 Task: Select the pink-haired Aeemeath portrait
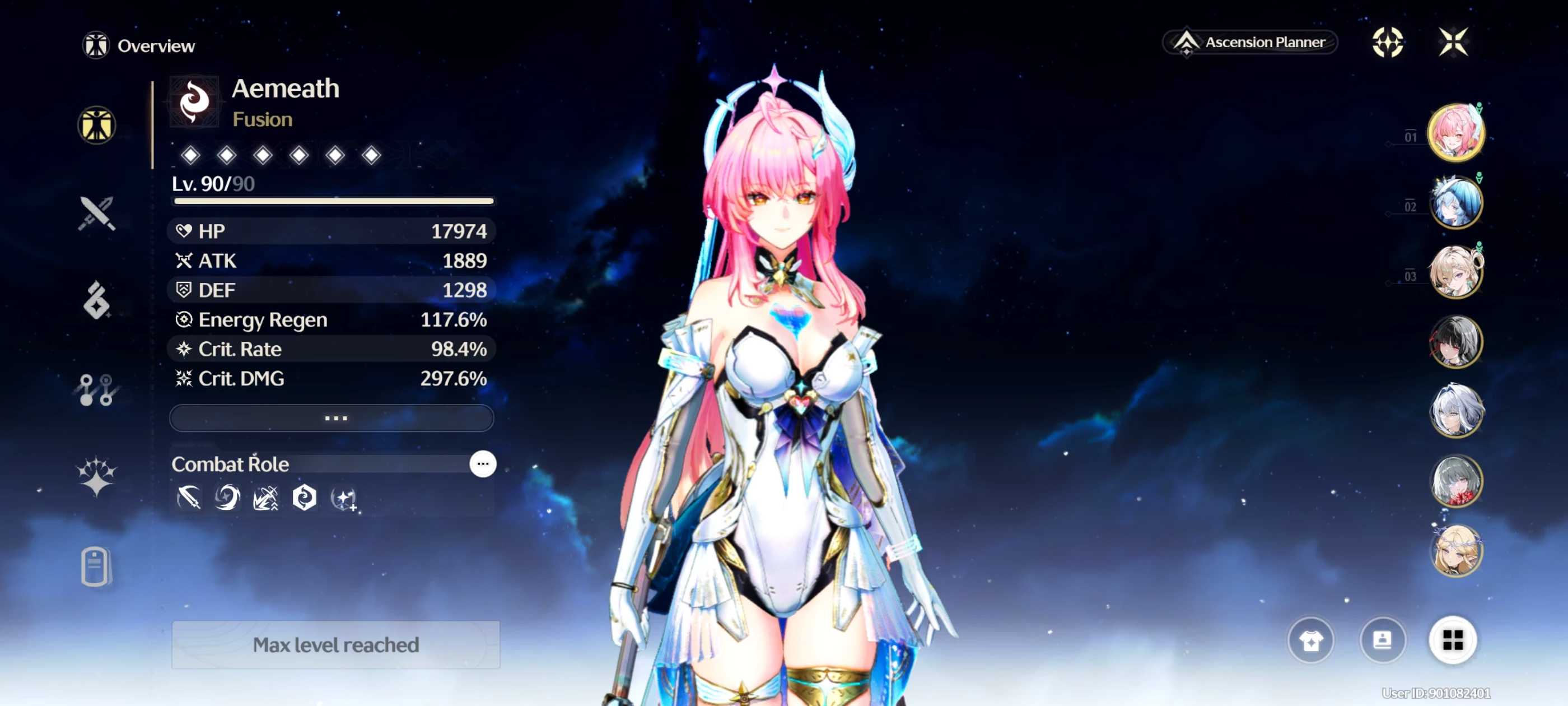[1455, 132]
